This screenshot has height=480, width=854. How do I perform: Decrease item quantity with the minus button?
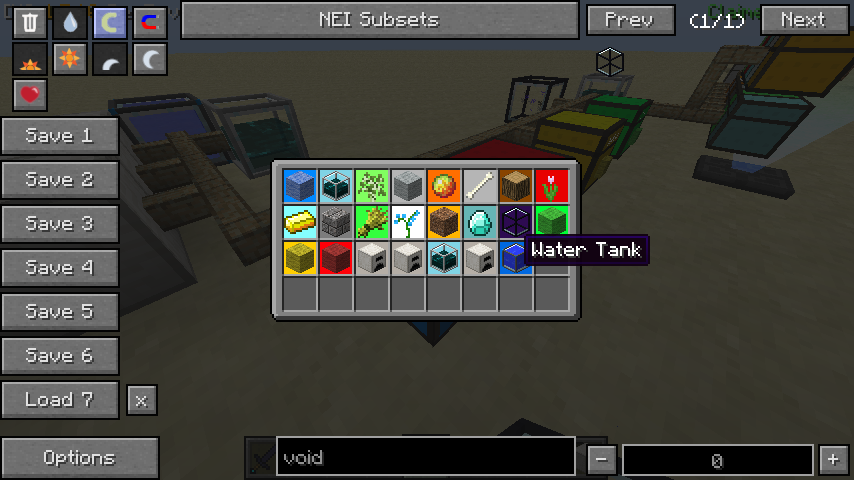[x=601, y=460]
